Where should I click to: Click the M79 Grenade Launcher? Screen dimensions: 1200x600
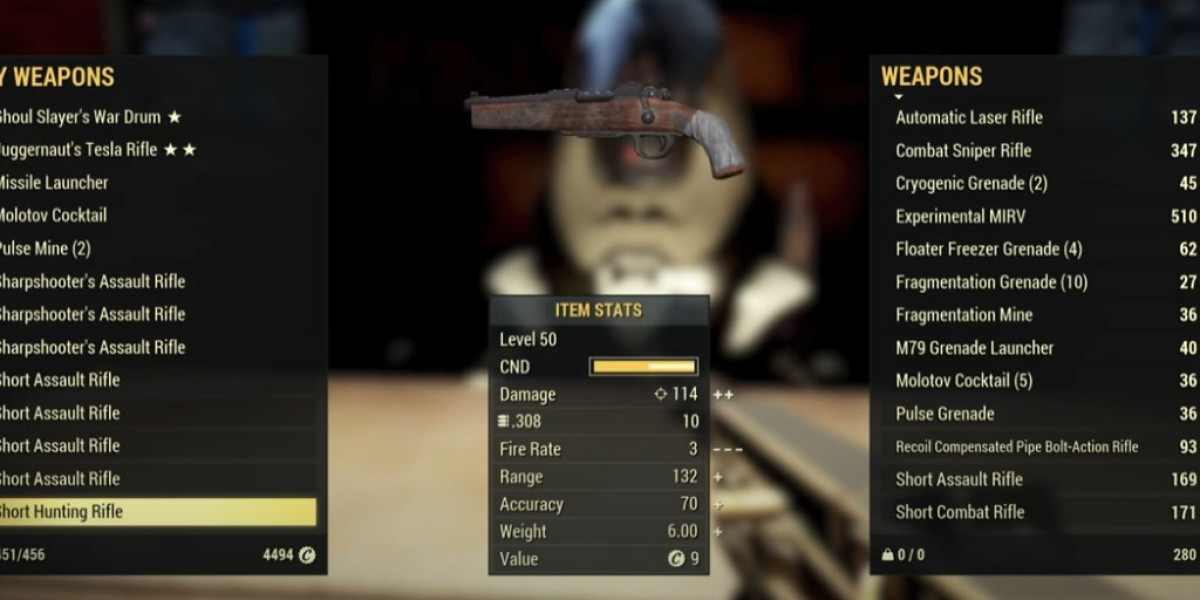[974, 348]
